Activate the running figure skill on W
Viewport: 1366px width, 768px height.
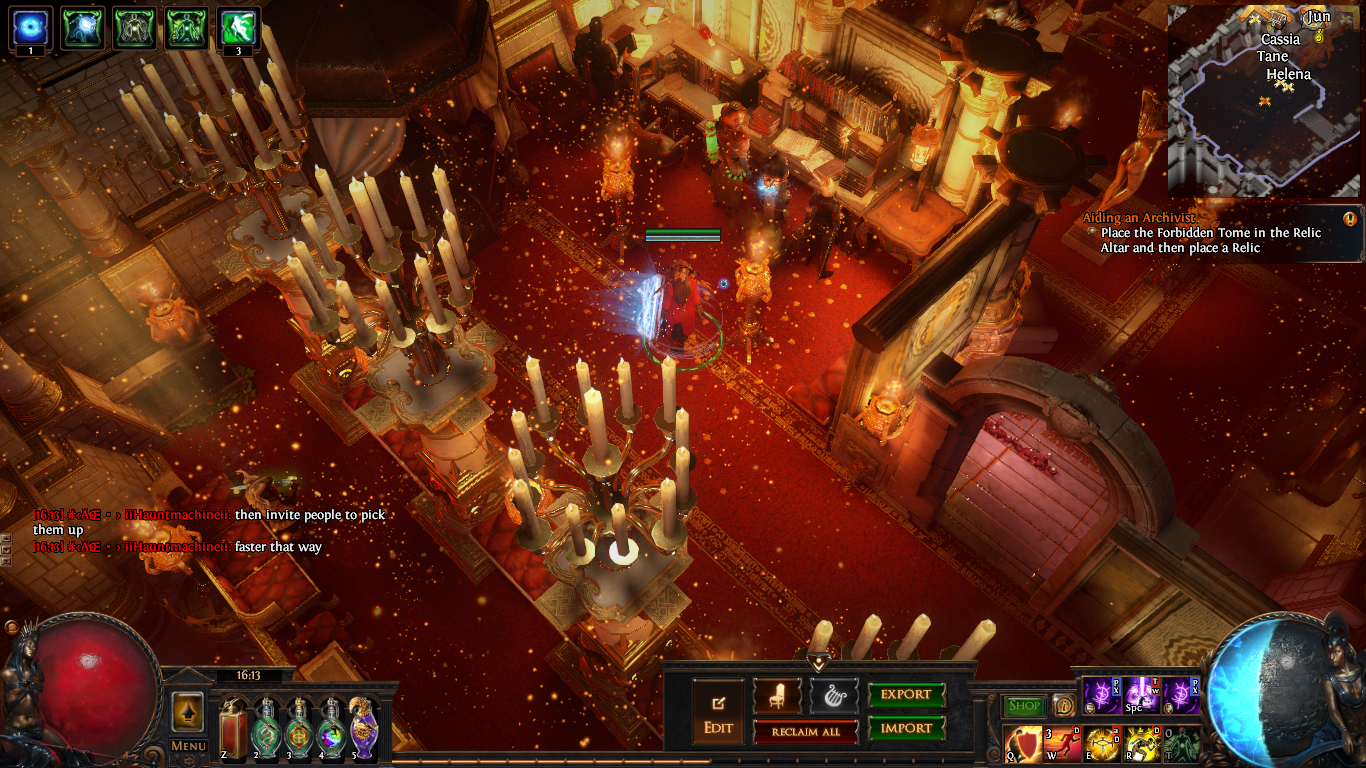[x=1062, y=745]
